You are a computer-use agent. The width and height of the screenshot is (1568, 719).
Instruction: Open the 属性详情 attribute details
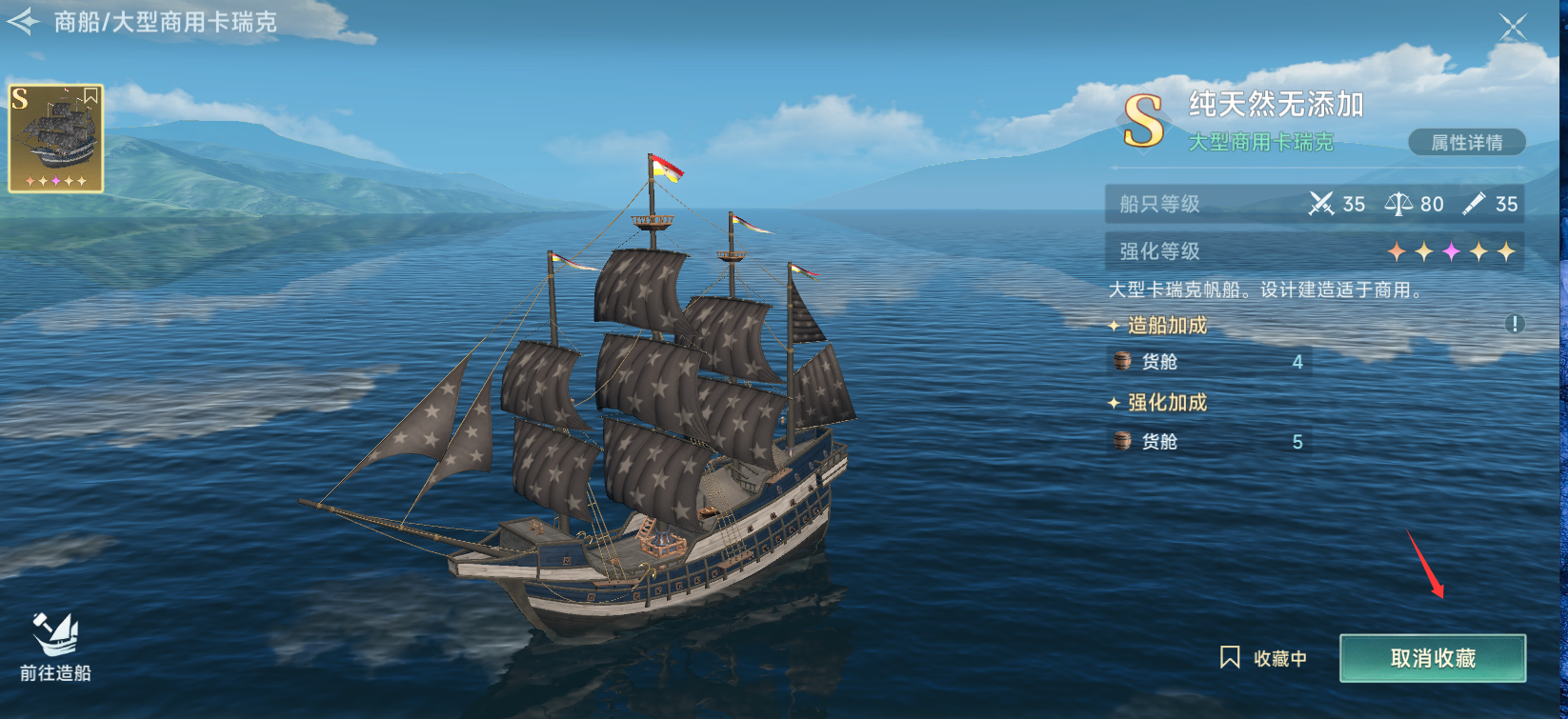point(1466,143)
